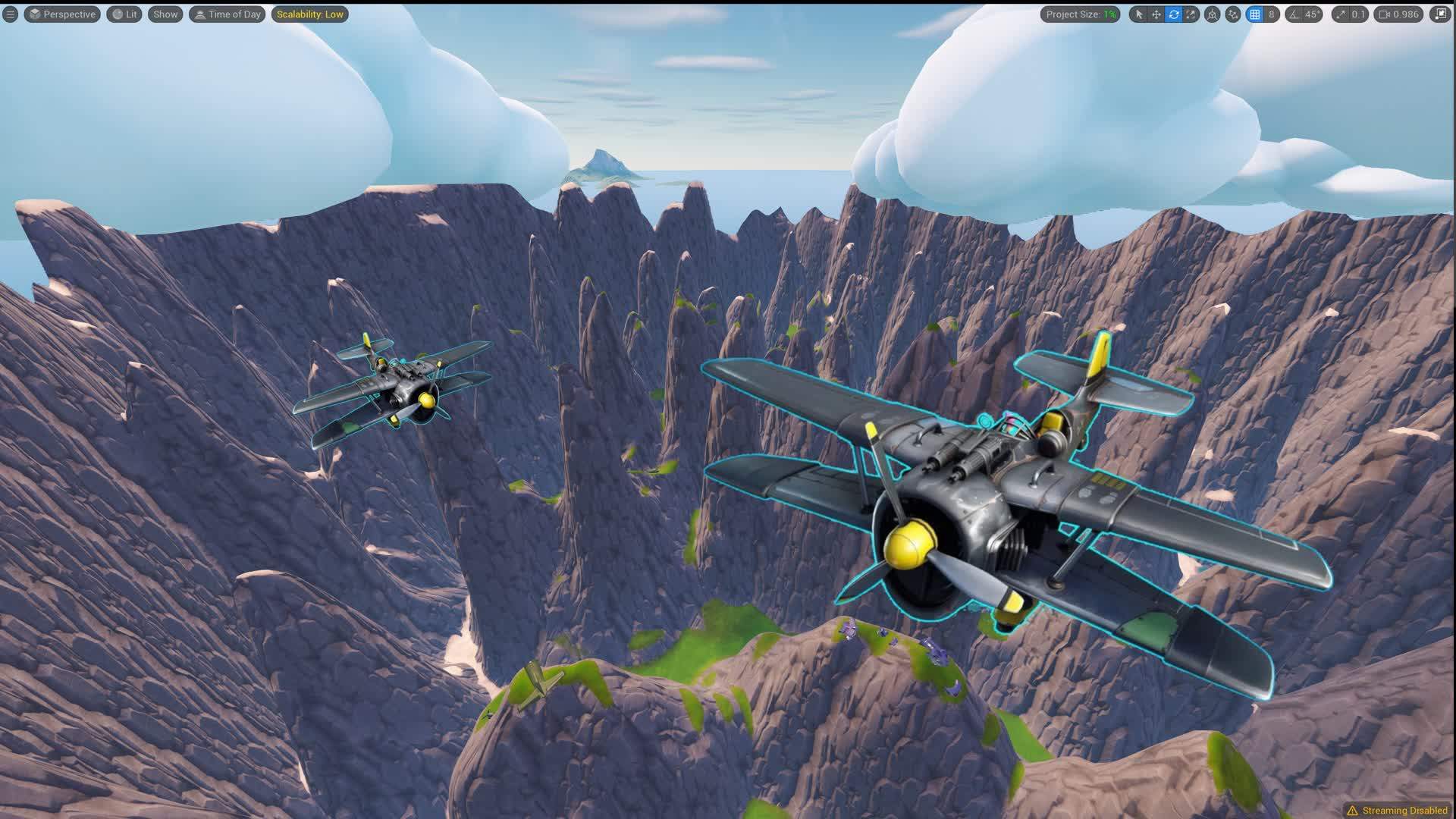Open the Lit view mode dropdown
The height and width of the screenshot is (819, 1456).
pos(124,14)
